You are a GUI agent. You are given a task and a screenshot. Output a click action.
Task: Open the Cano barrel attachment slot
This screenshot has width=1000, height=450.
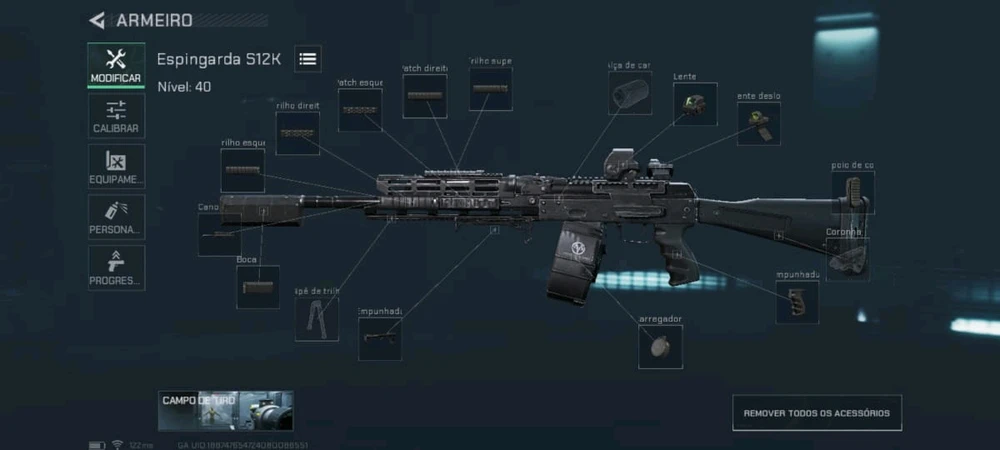point(218,234)
